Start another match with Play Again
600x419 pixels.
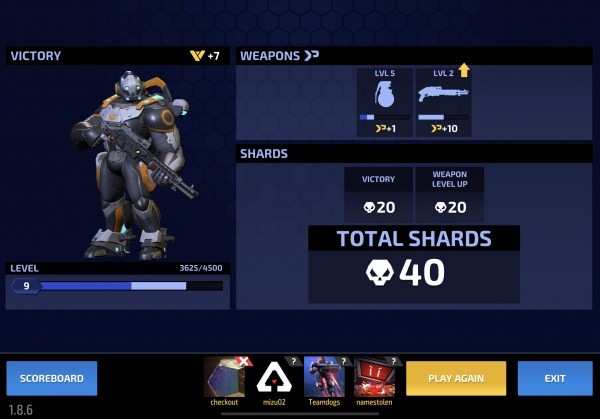click(456, 378)
